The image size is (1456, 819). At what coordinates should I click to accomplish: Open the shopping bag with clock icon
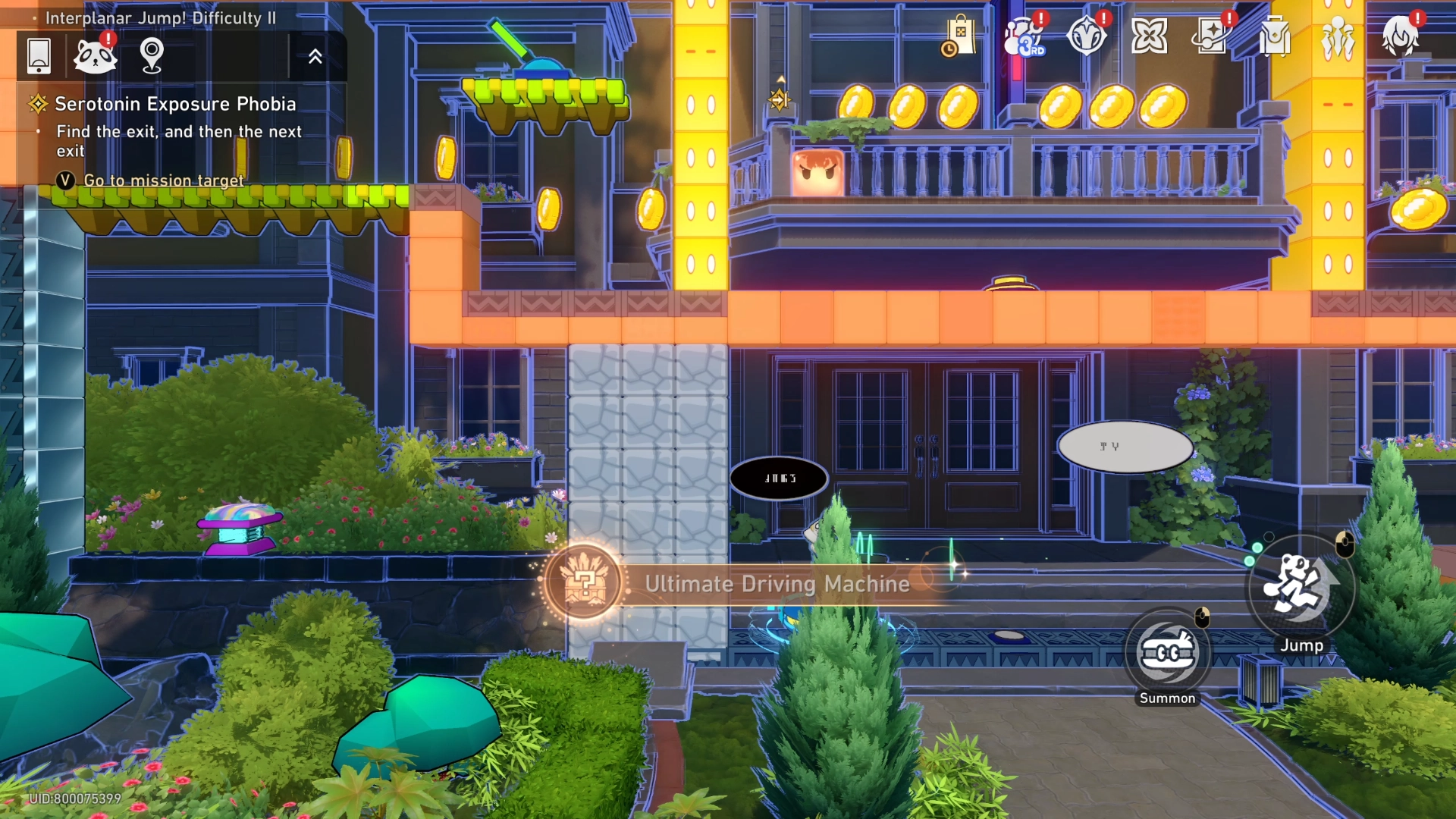click(959, 37)
